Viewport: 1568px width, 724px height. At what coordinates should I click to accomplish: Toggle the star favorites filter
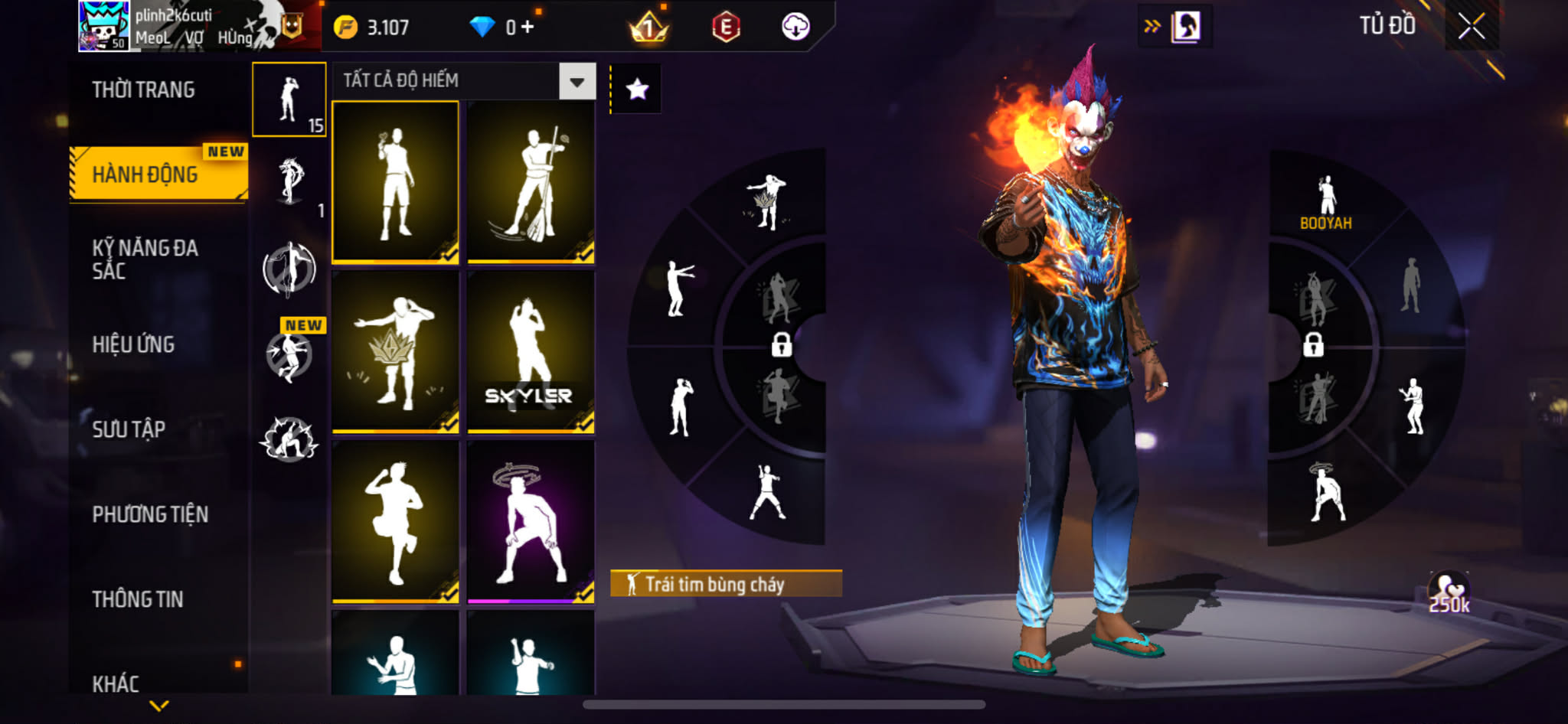[637, 90]
